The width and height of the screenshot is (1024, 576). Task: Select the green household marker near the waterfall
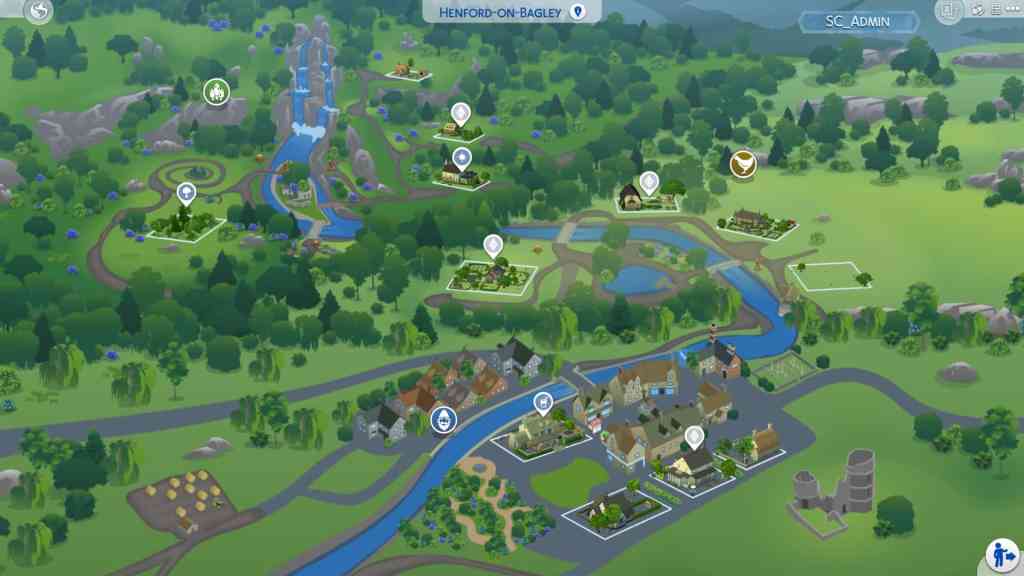pos(215,93)
